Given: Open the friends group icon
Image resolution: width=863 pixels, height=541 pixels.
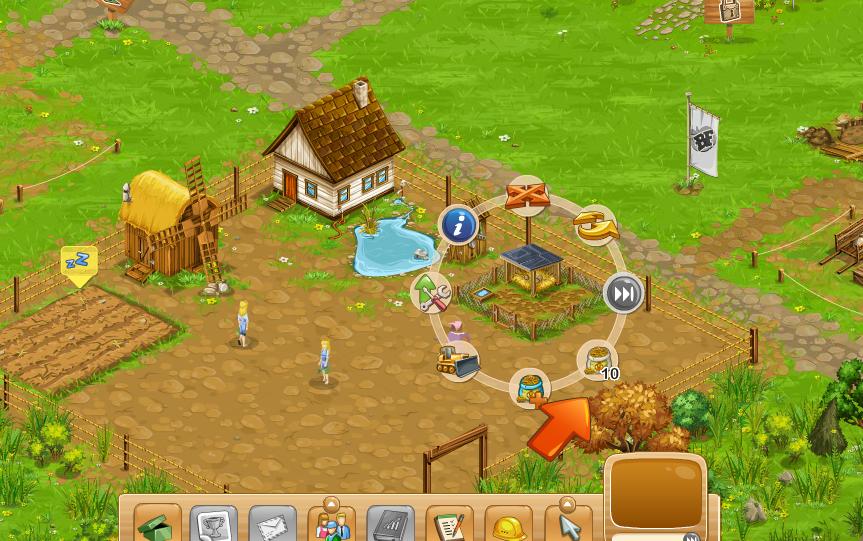Looking at the screenshot, I should click(x=331, y=524).
